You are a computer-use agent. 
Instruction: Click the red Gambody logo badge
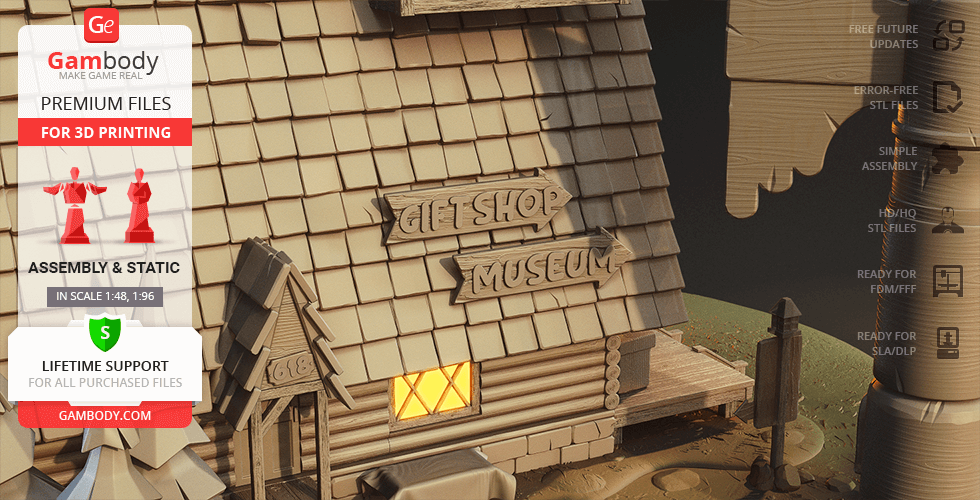103,26
